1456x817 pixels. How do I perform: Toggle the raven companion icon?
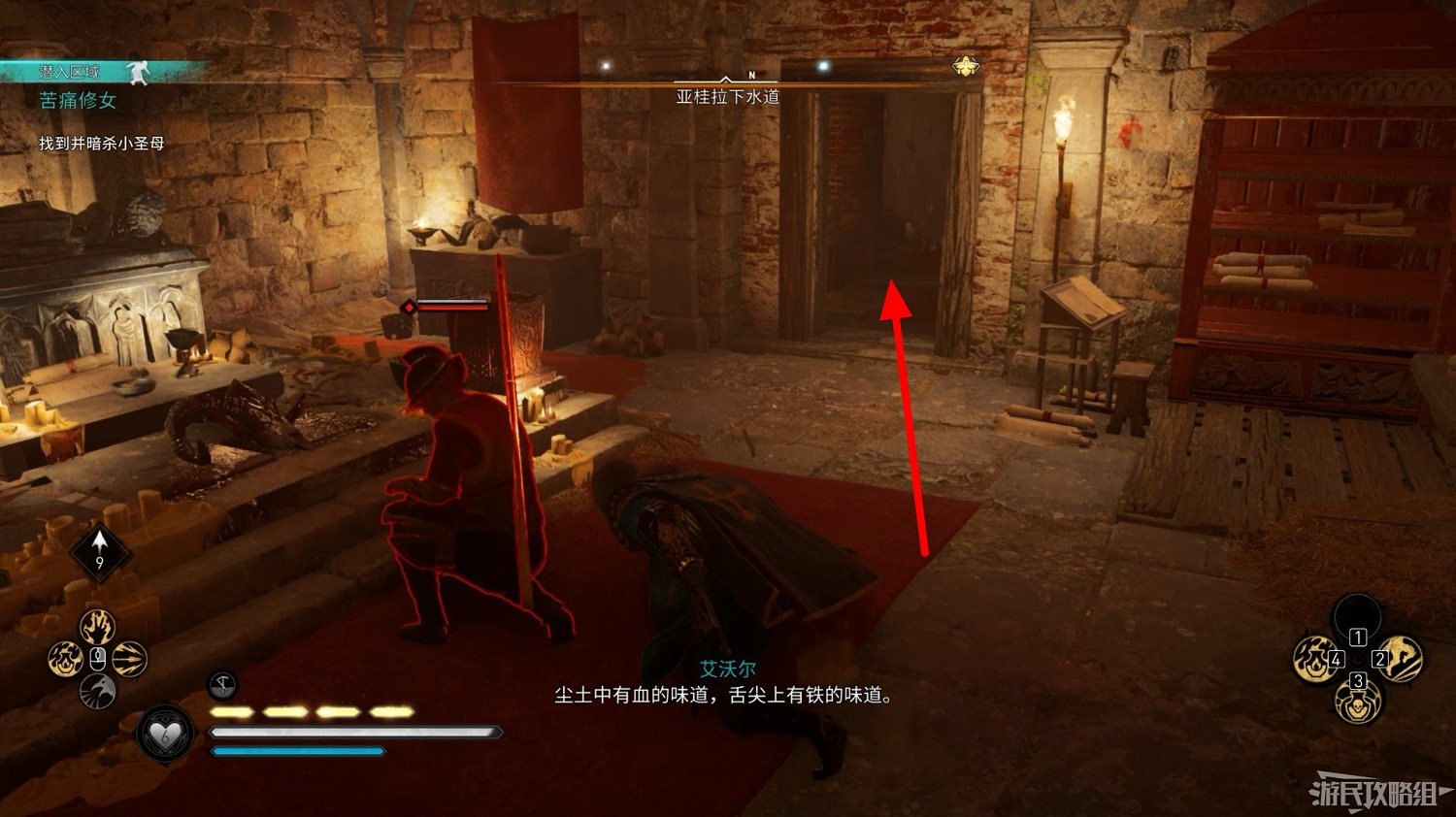coord(97,690)
